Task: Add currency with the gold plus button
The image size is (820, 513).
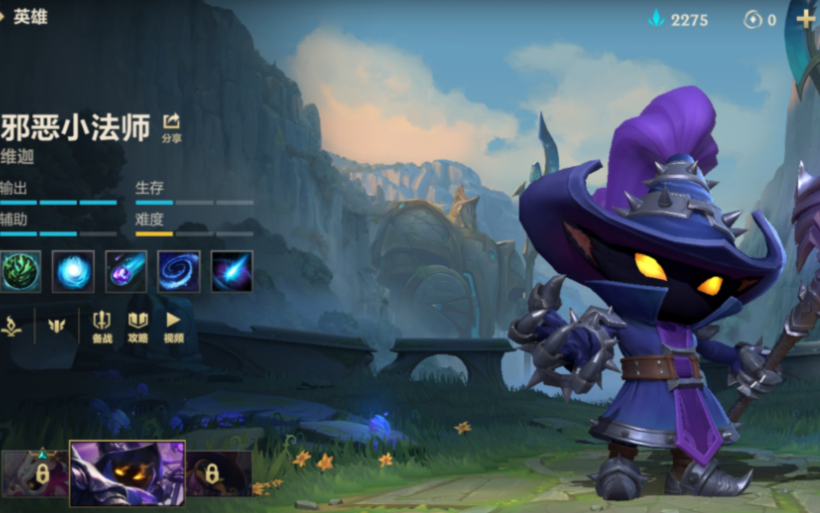Action: [805, 19]
